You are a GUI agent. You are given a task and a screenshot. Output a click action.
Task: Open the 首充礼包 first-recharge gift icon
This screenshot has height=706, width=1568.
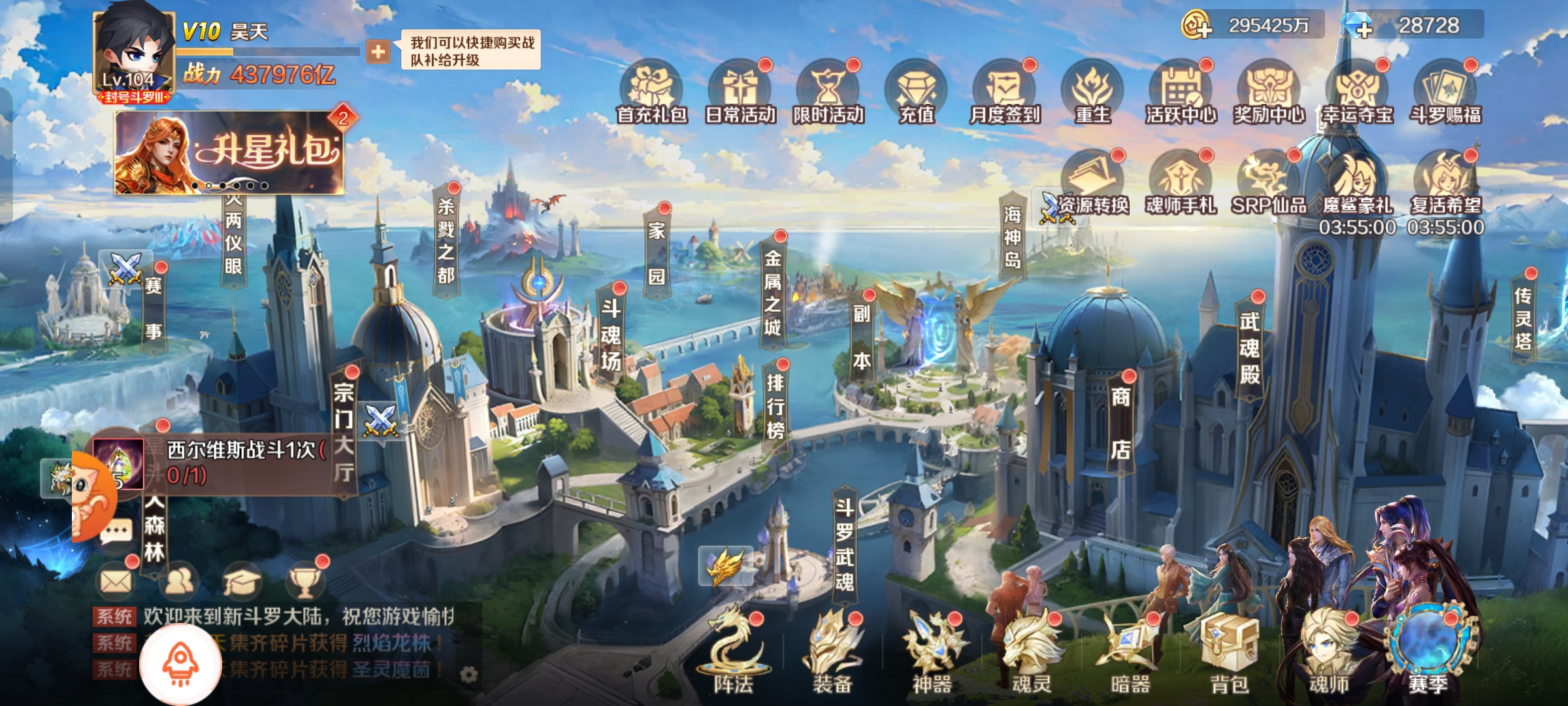click(x=651, y=93)
